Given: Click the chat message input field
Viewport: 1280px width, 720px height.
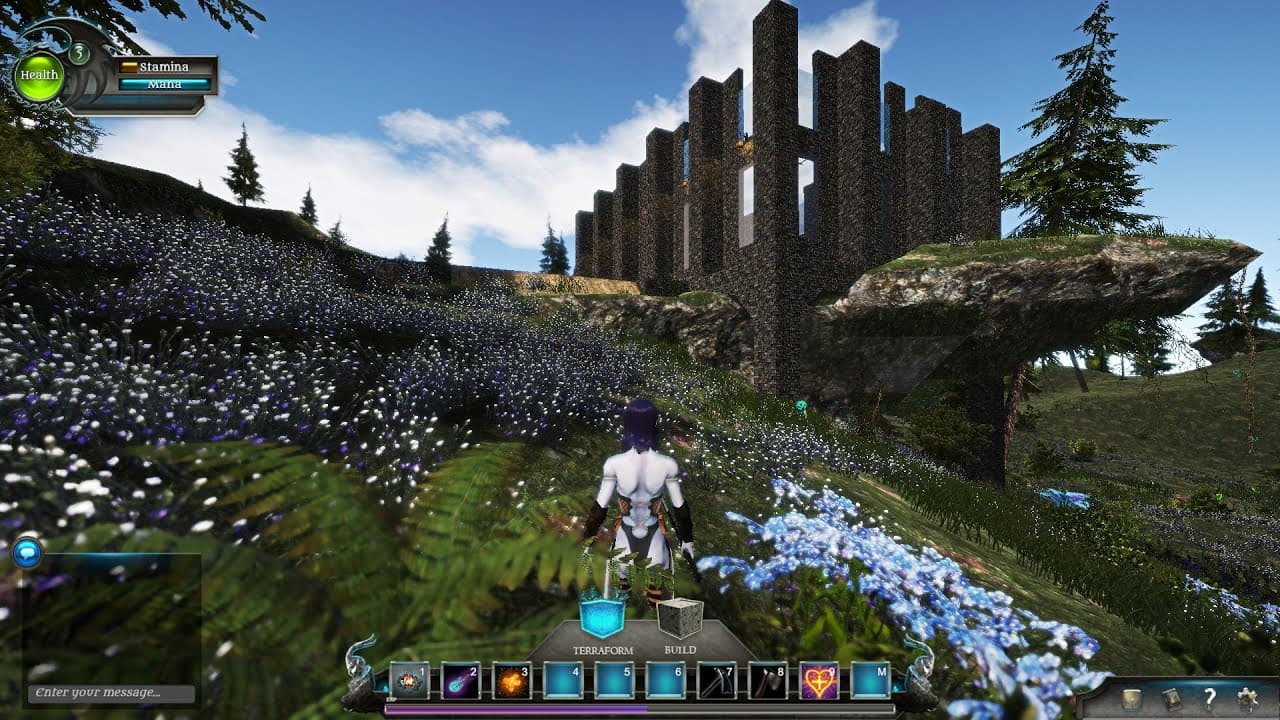Looking at the screenshot, I should click(110, 693).
